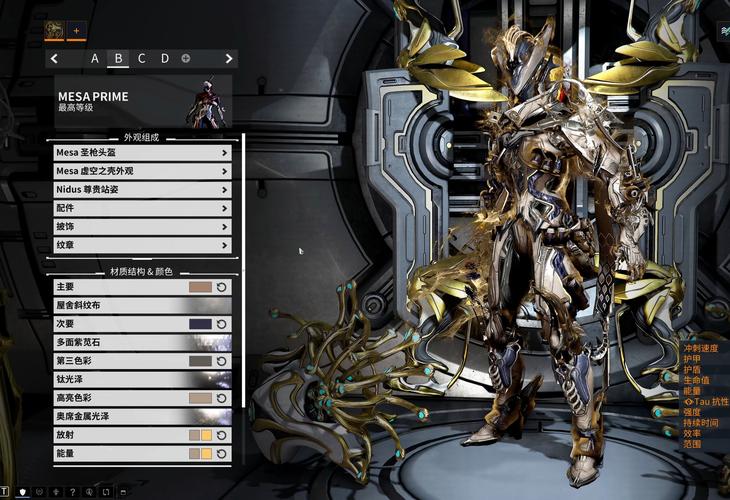Open the 配件 attachments menu
Screen dimensions: 730x500
pos(143,208)
